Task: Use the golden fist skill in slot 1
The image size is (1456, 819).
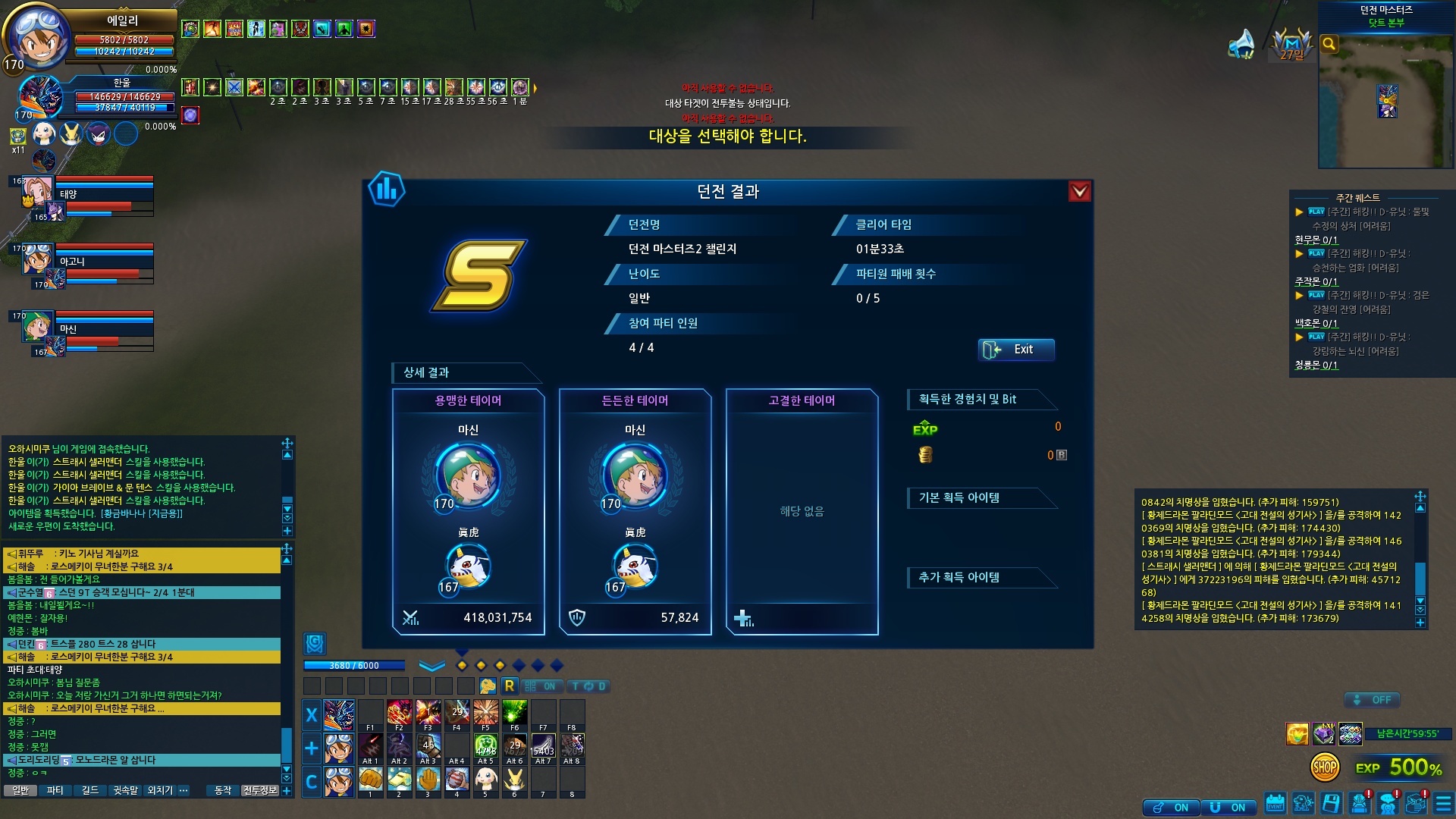Action: click(x=370, y=780)
